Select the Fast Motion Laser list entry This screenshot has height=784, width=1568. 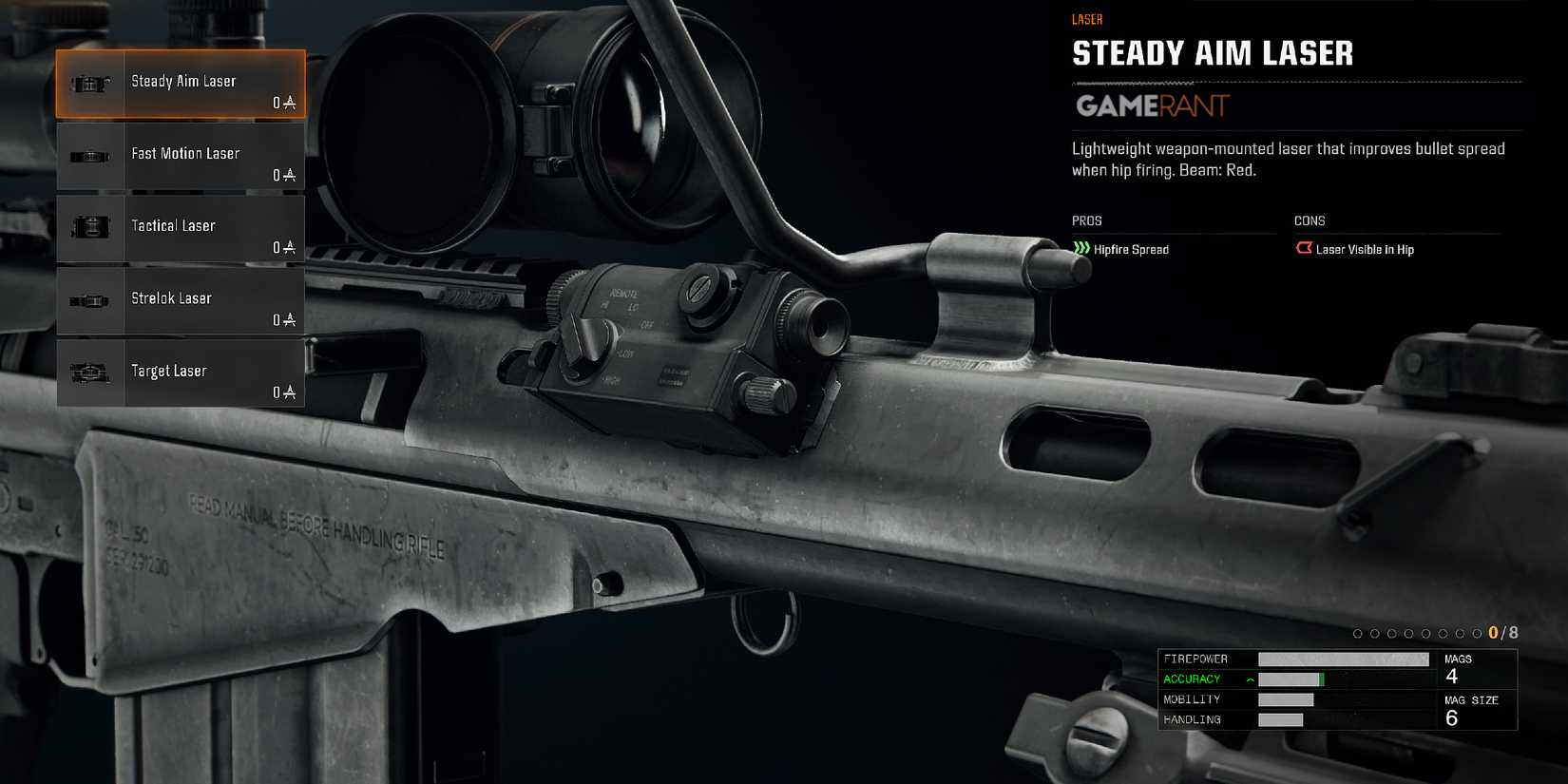click(185, 155)
